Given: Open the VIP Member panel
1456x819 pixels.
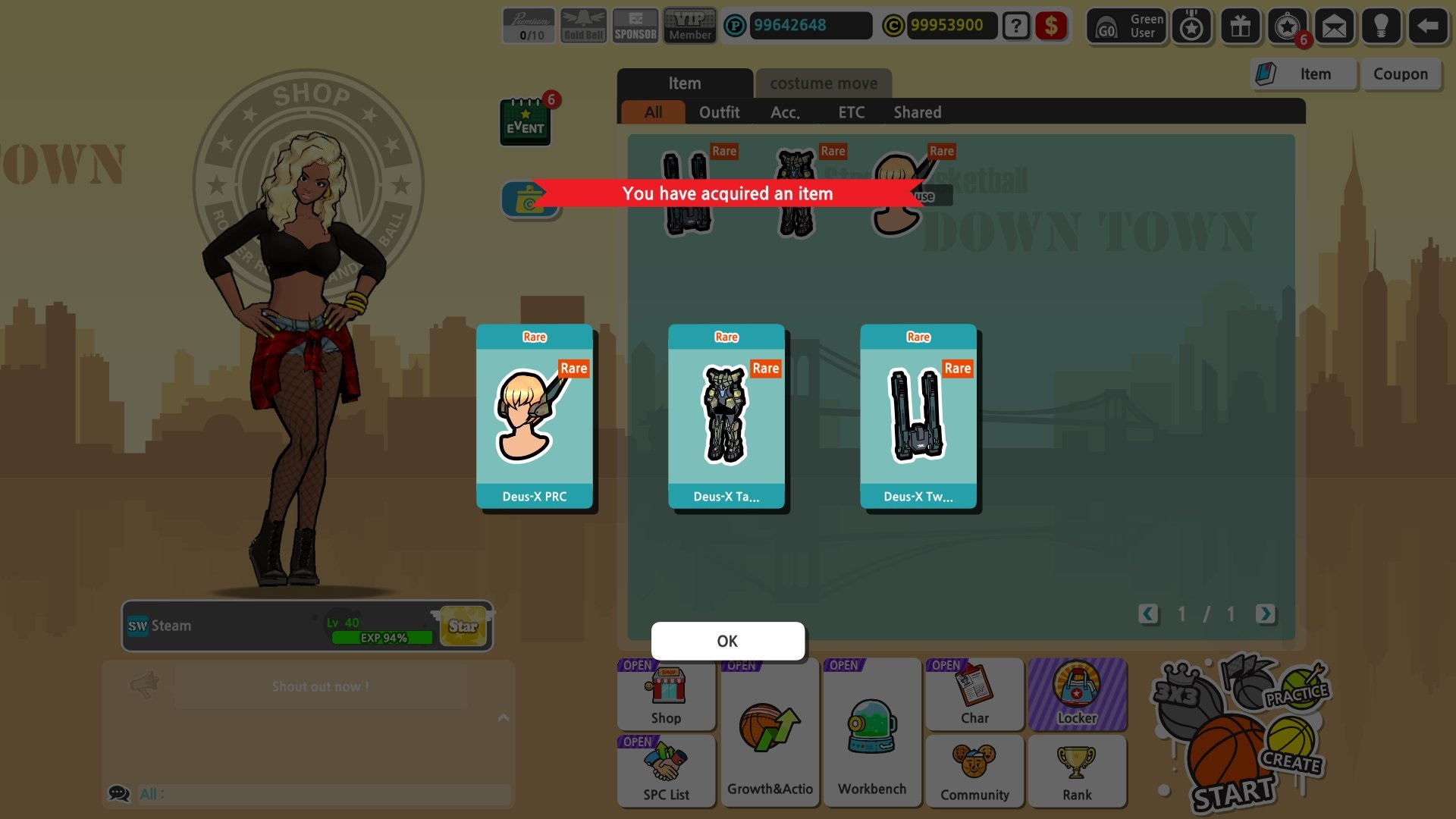Looking at the screenshot, I should coord(689,25).
